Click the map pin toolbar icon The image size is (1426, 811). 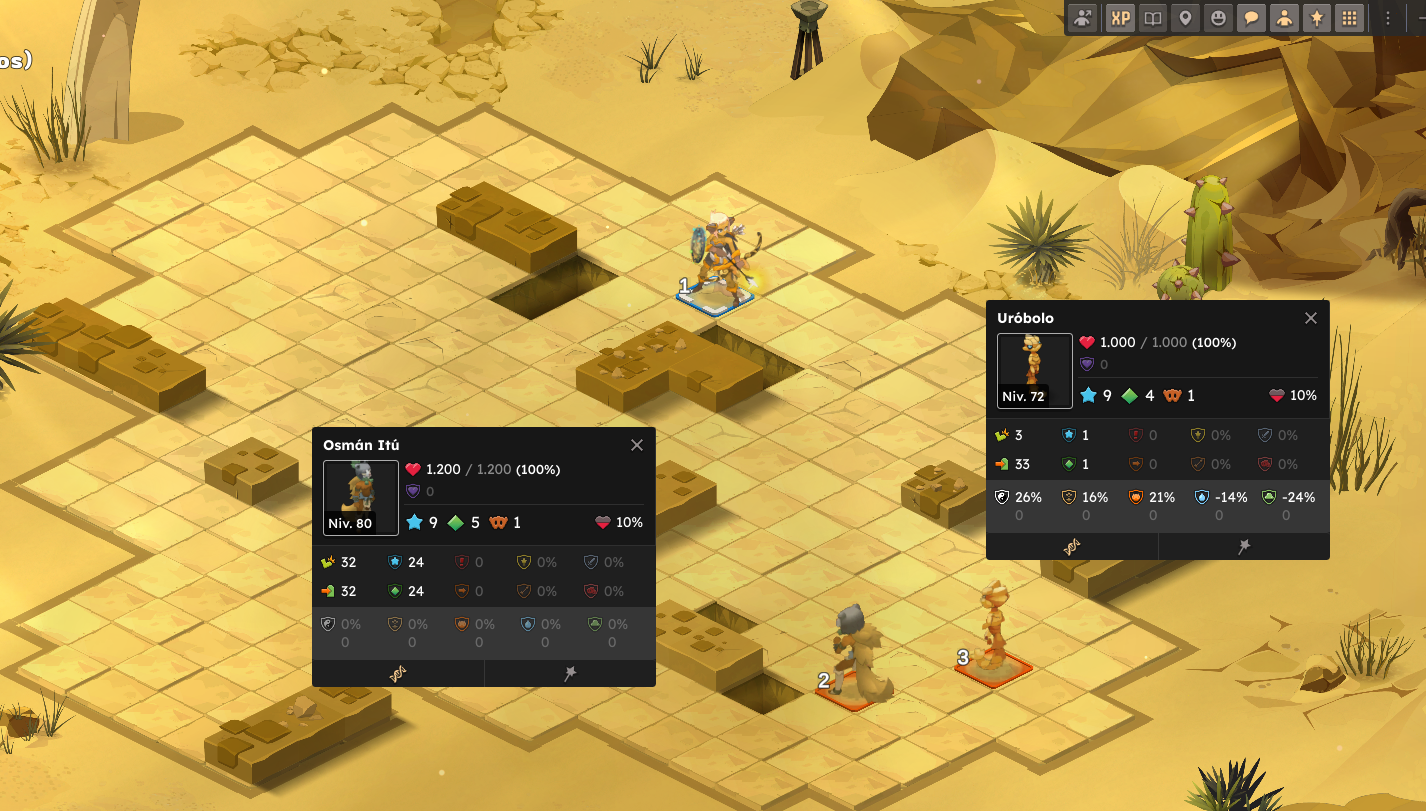click(x=1185, y=18)
